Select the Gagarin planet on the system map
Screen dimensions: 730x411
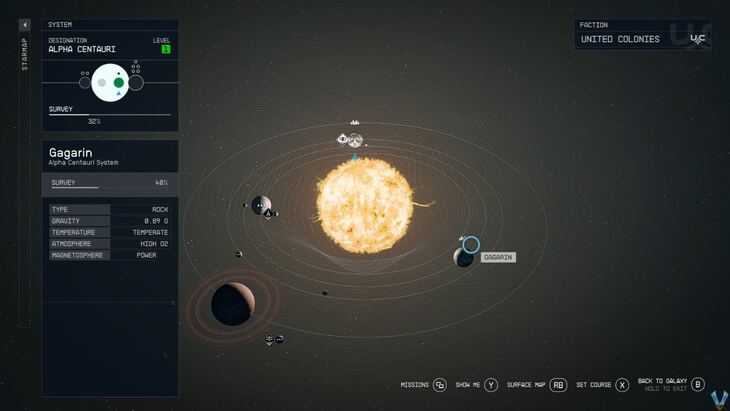[x=465, y=257]
